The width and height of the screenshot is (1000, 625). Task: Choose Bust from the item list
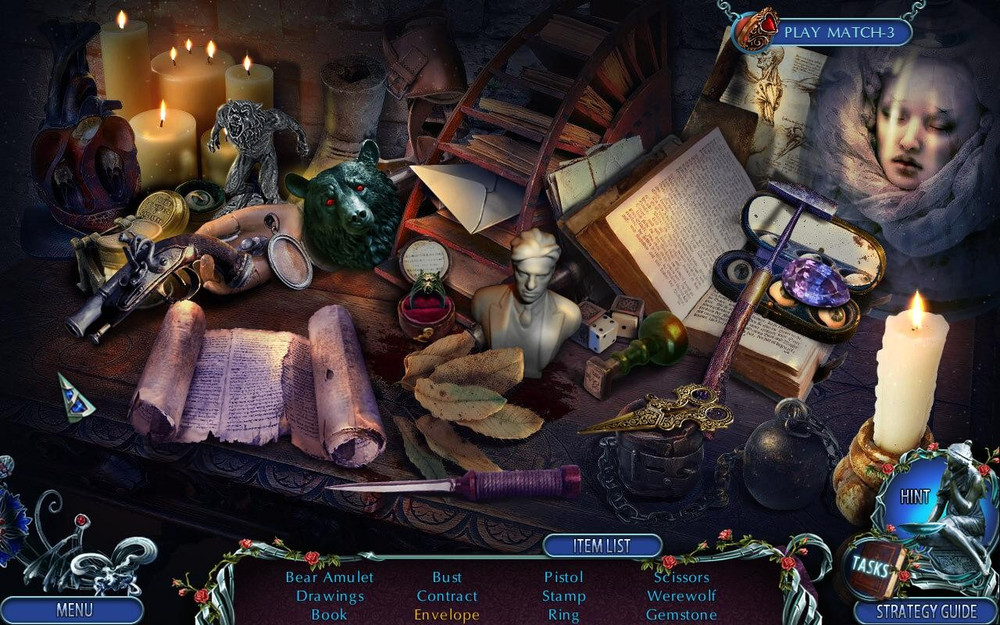click(x=447, y=577)
